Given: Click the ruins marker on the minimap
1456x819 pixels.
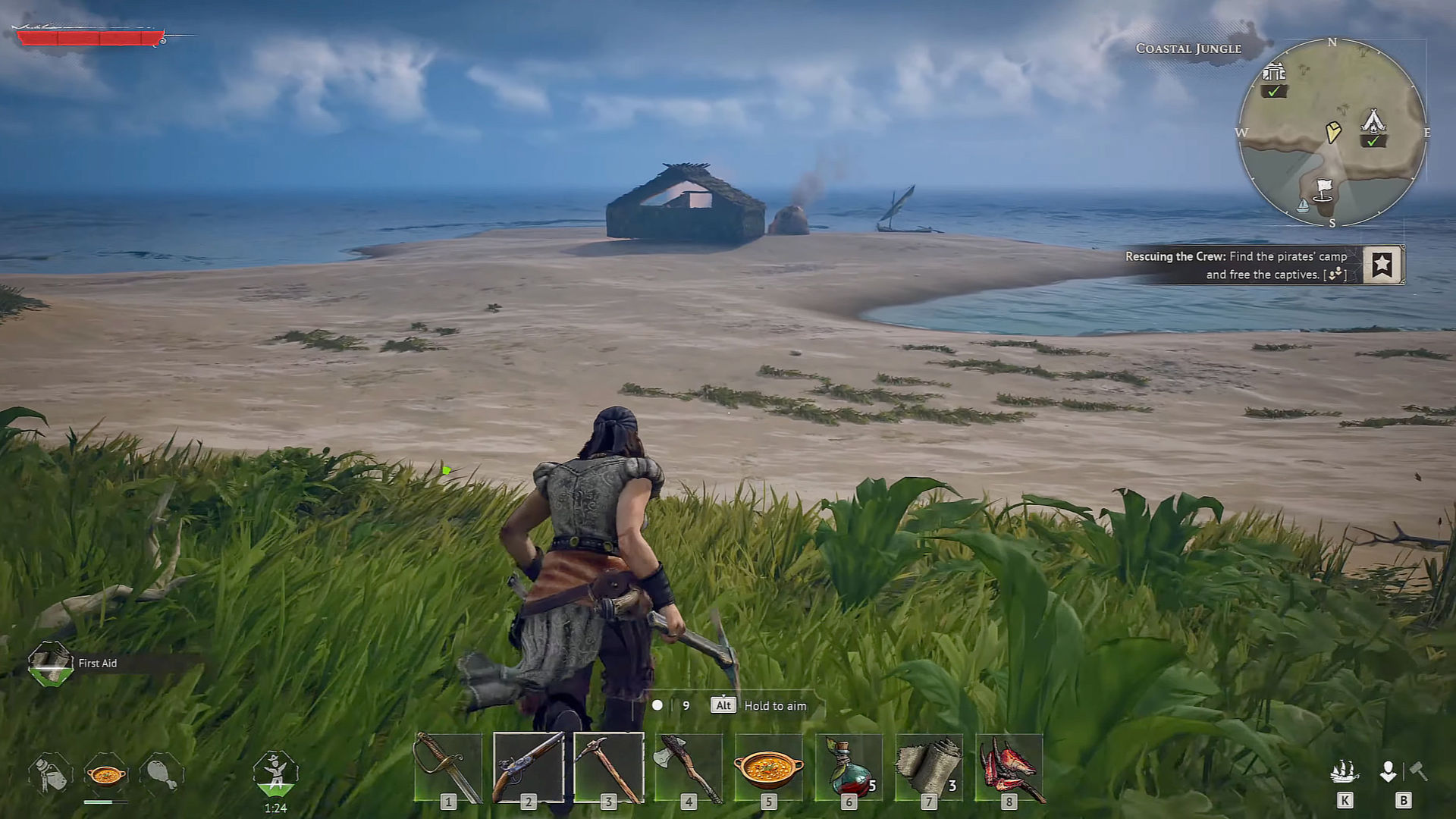Looking at the screenshot, I should (1274, 74).
